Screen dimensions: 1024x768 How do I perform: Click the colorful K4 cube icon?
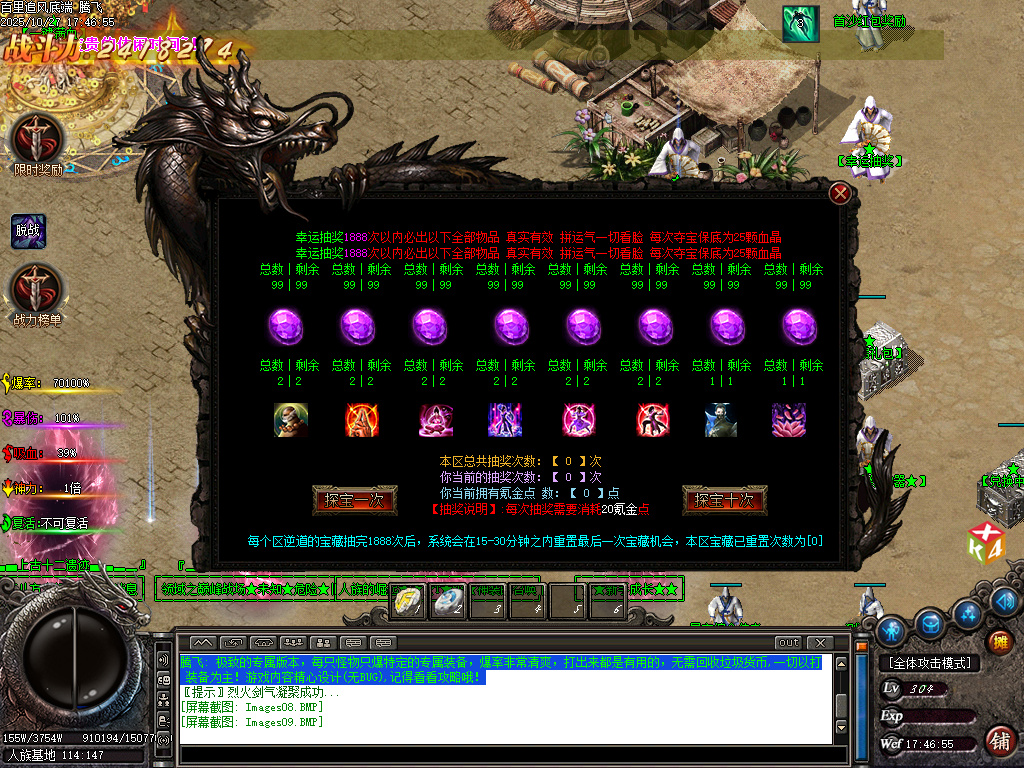coord(985,542)
